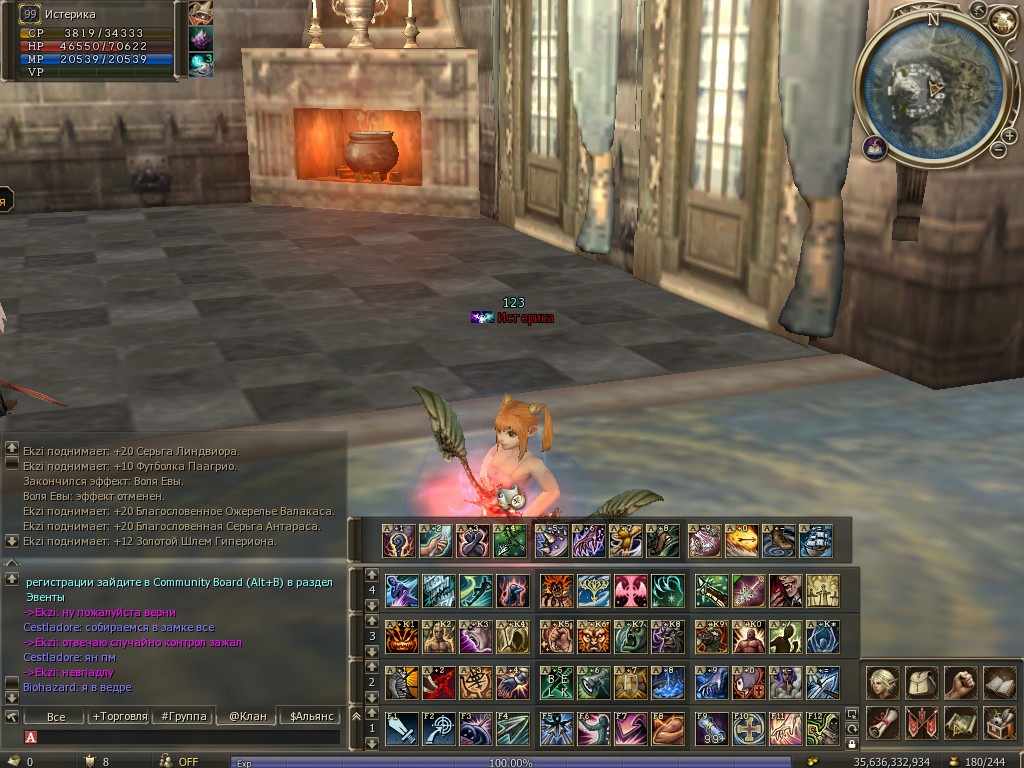Open the inventory backpack icon
Screen dimensions: 1024x768
point(921,683)
